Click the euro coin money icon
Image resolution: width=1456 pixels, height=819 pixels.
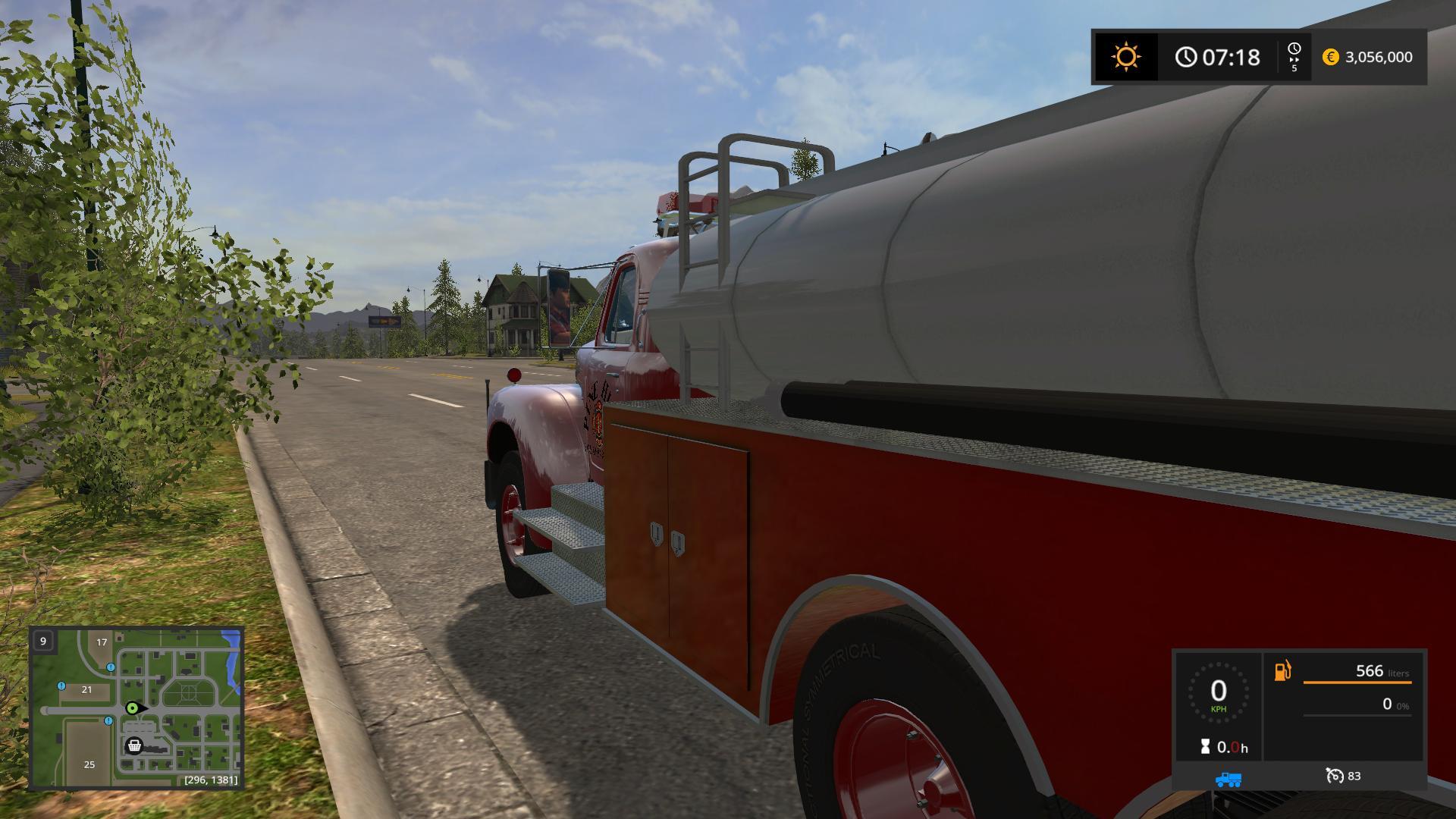[x=1330, y=57]
